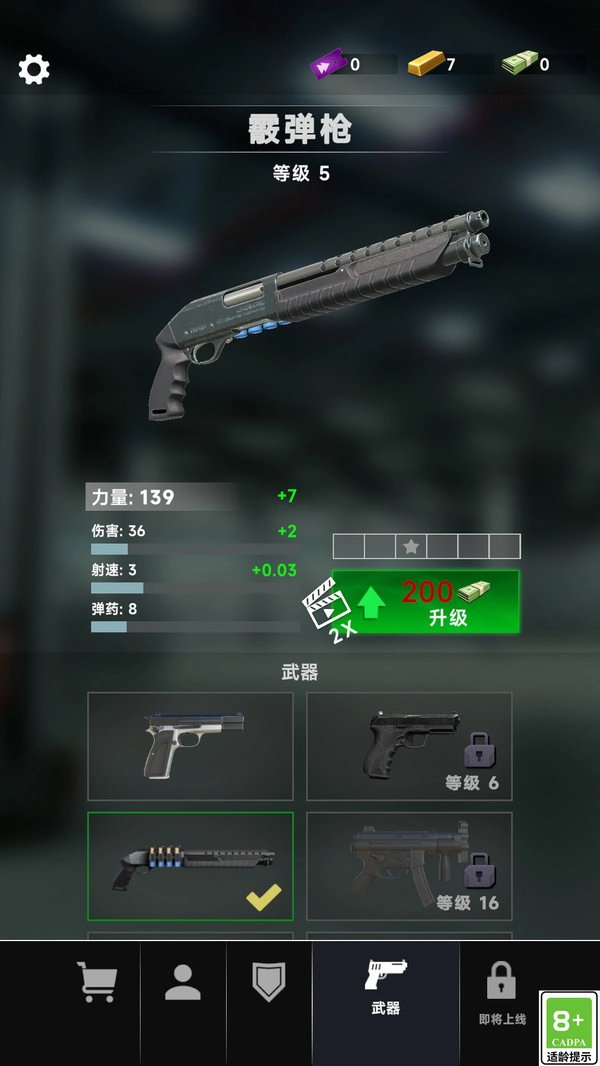The width and height of the screenshot is (600, 1066).
Task: Tap the green cash currency icon
Action: (519, 65)
